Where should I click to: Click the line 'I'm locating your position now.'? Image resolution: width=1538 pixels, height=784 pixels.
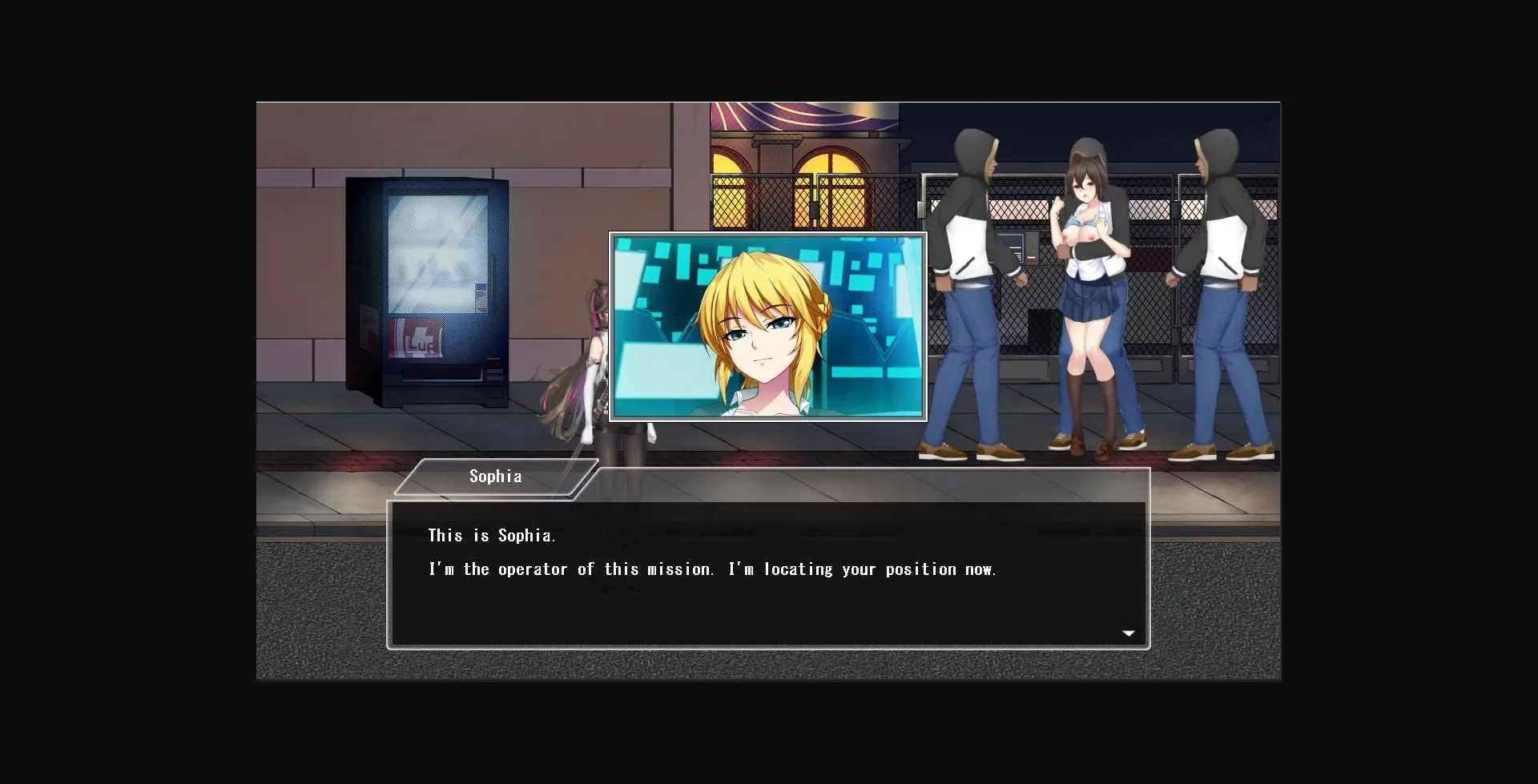(x=863, y=569)
